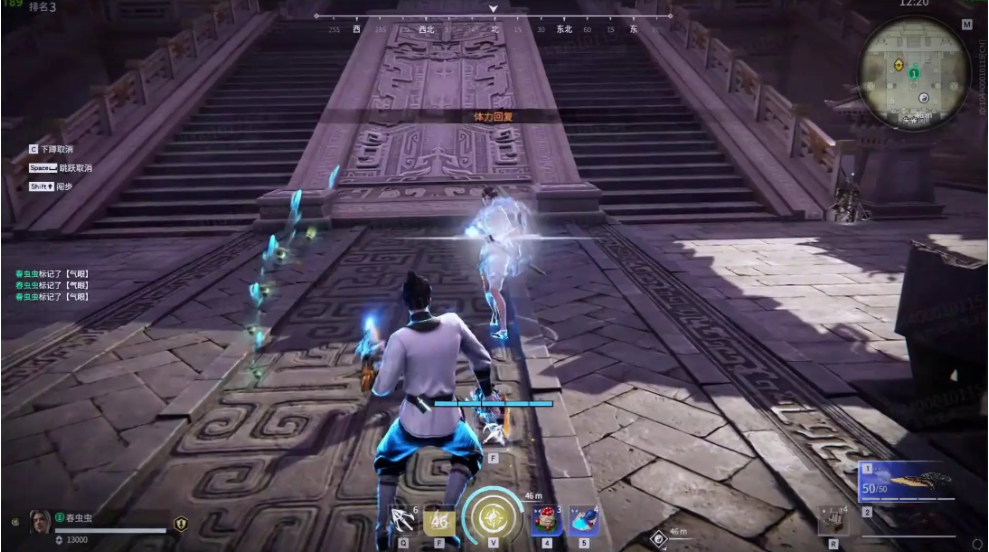Use the red berry healing item
This screenshot has width=989, height=552.
(x=546, y=520)
